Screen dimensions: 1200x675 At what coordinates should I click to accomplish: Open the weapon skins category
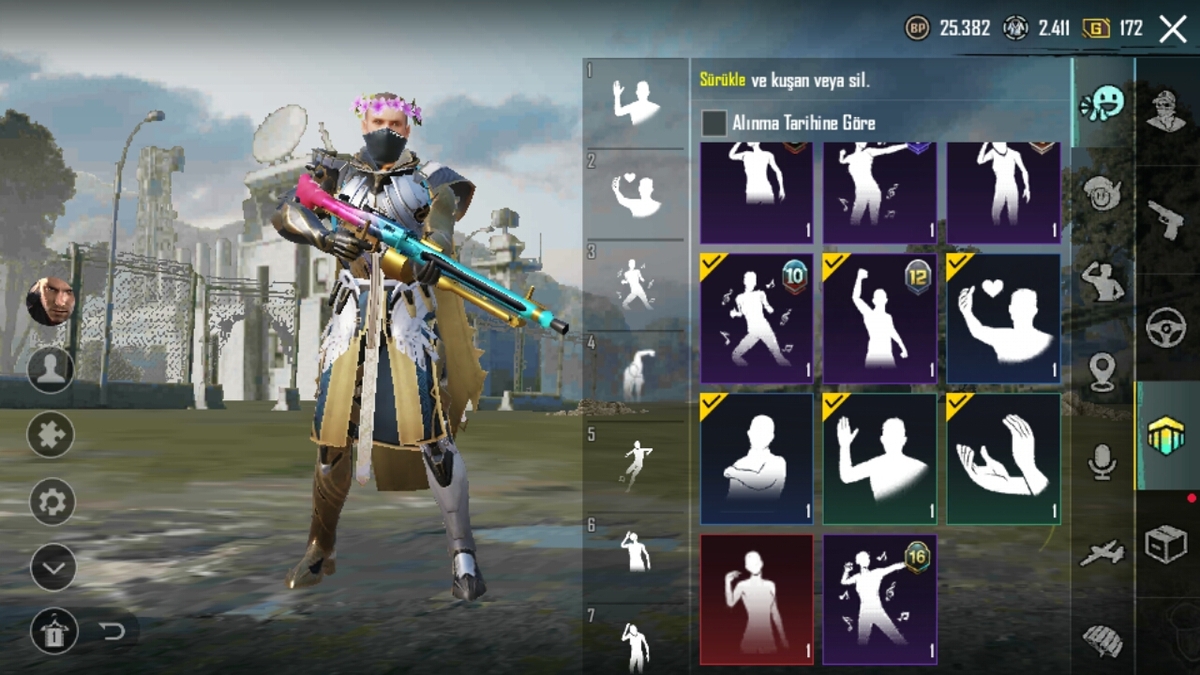(x=1166, y=219)
